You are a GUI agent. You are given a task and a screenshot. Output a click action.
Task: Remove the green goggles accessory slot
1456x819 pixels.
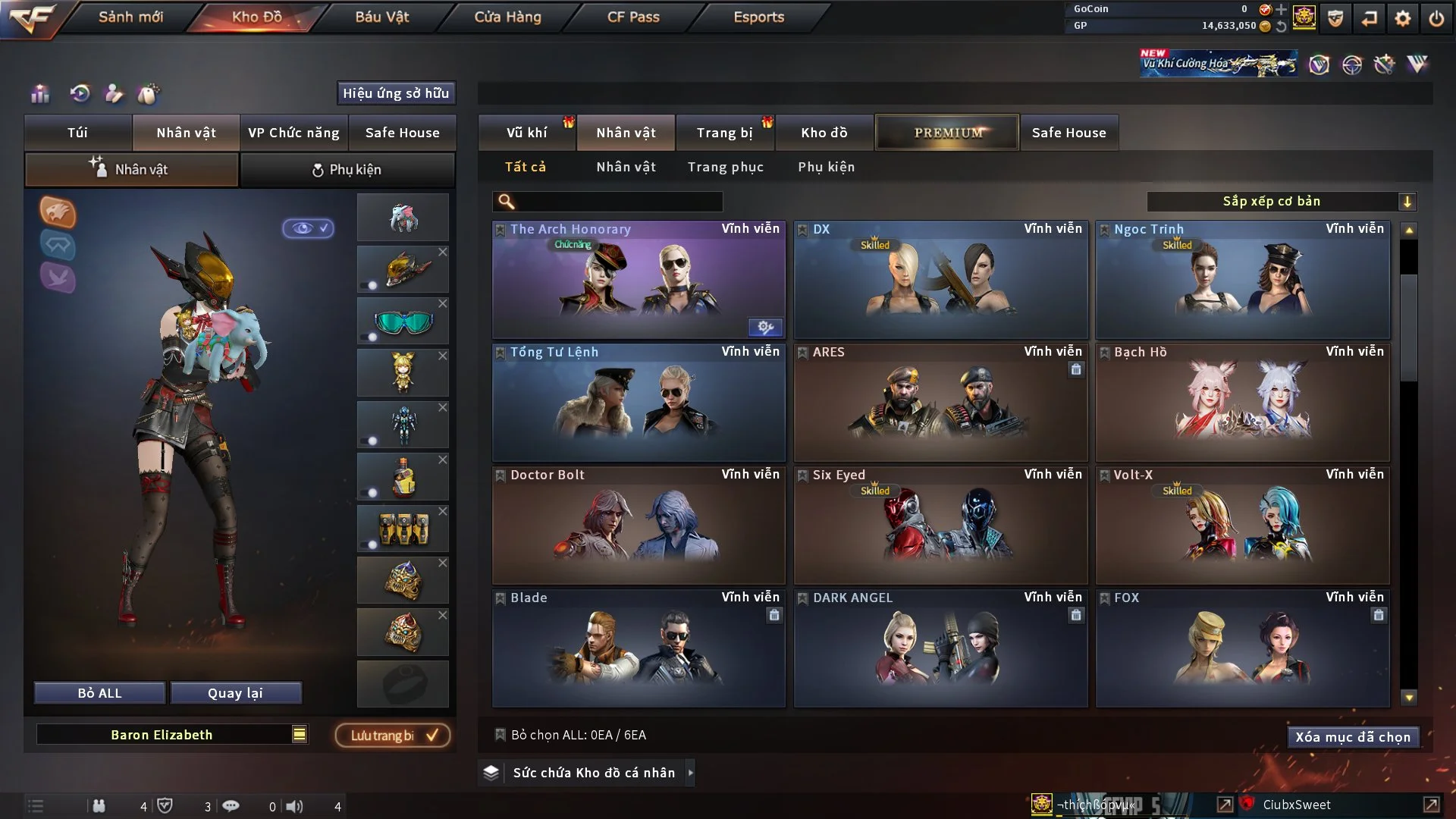[x=443, y=303]
